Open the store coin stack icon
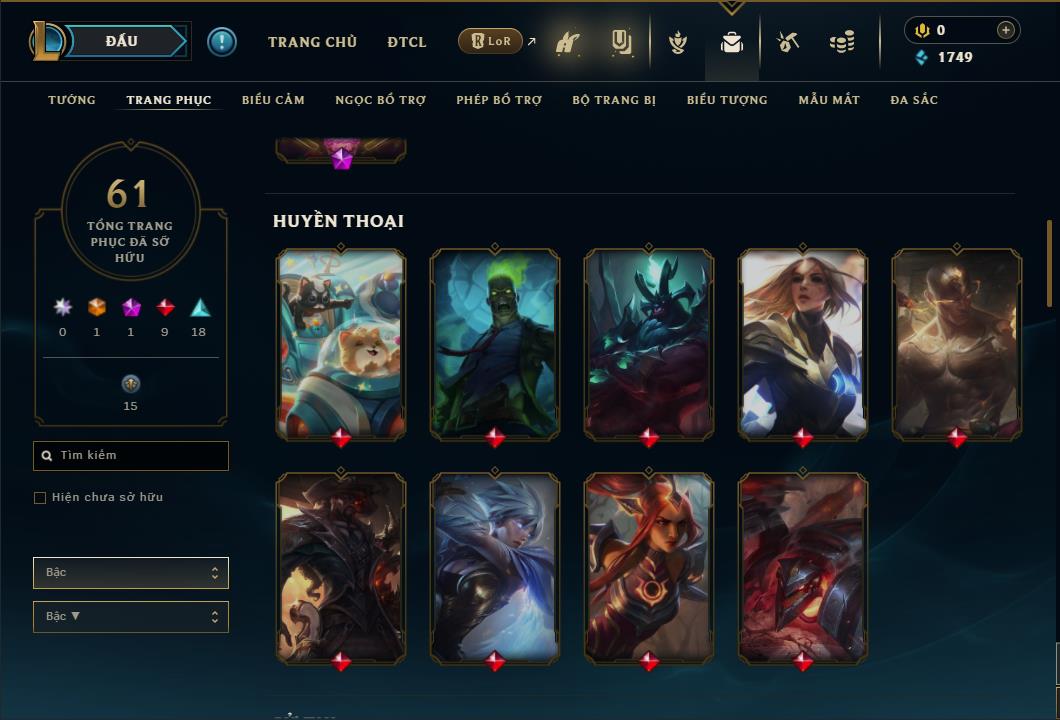Image resolution: width=1060 pixels, height=720 pixels. (842, 42)
